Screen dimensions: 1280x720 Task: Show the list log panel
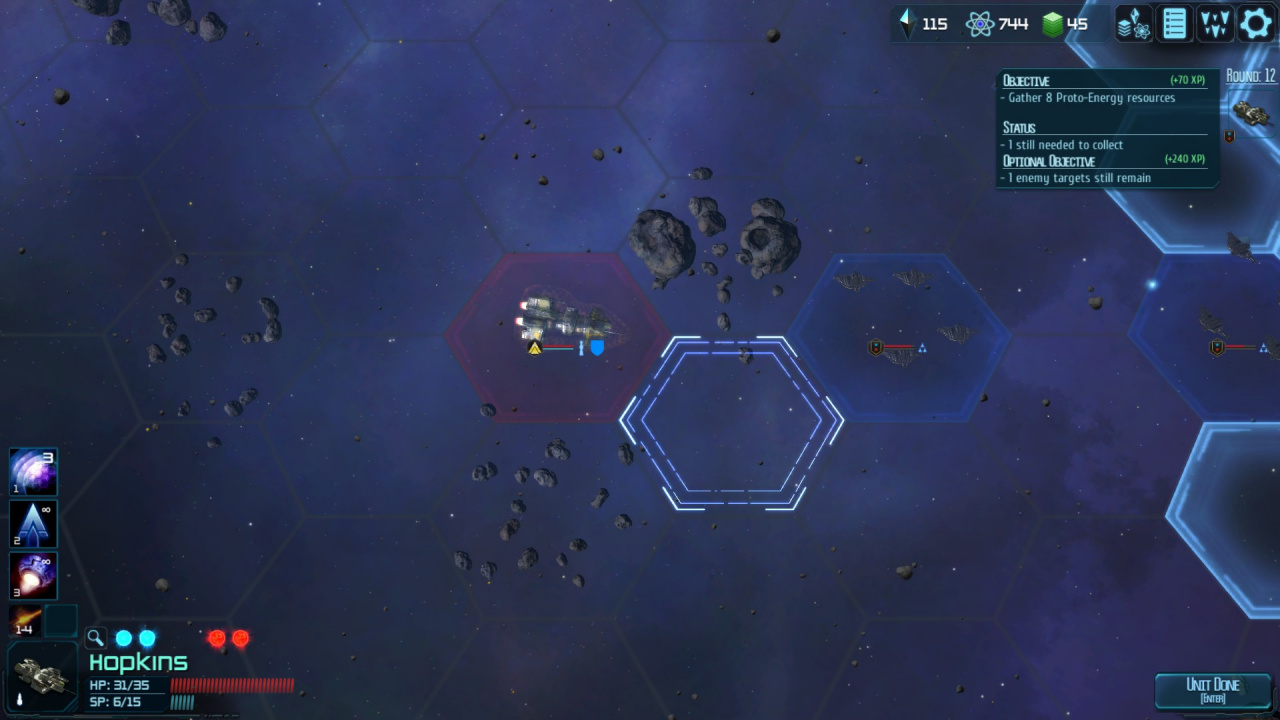pyautogui.click(x=1174, y=24)
